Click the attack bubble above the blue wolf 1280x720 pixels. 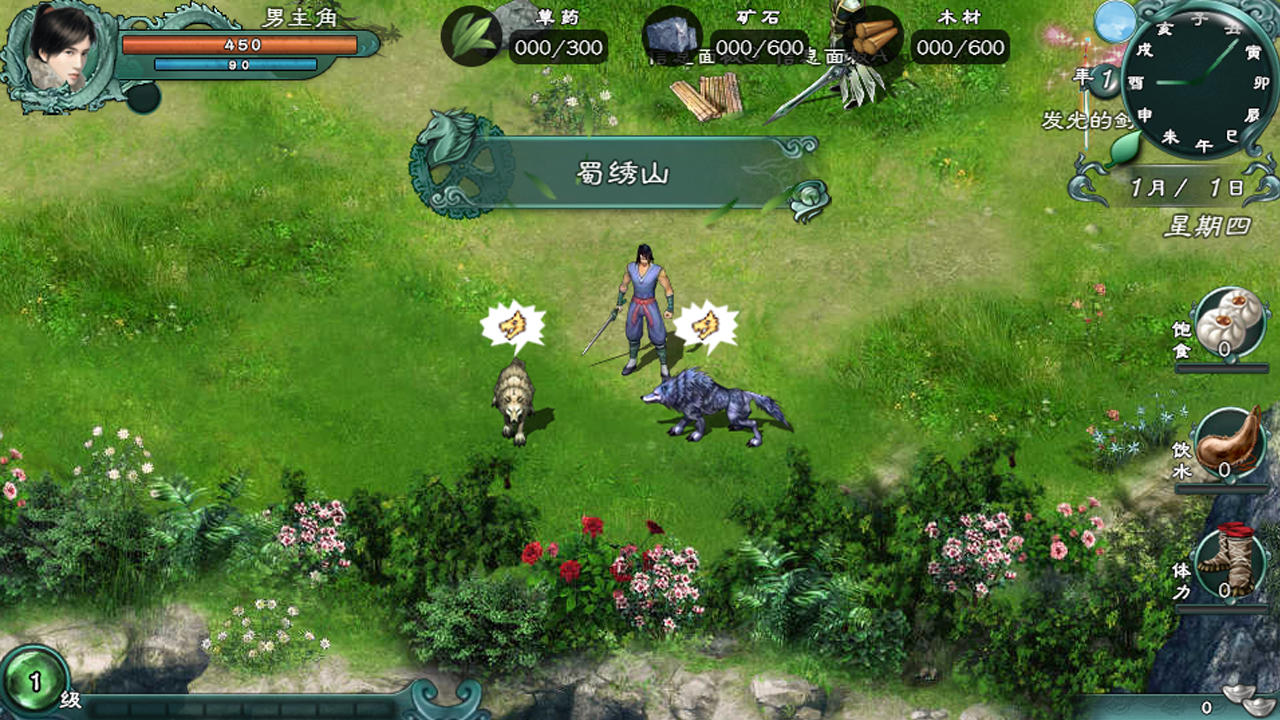click(704, 323)
